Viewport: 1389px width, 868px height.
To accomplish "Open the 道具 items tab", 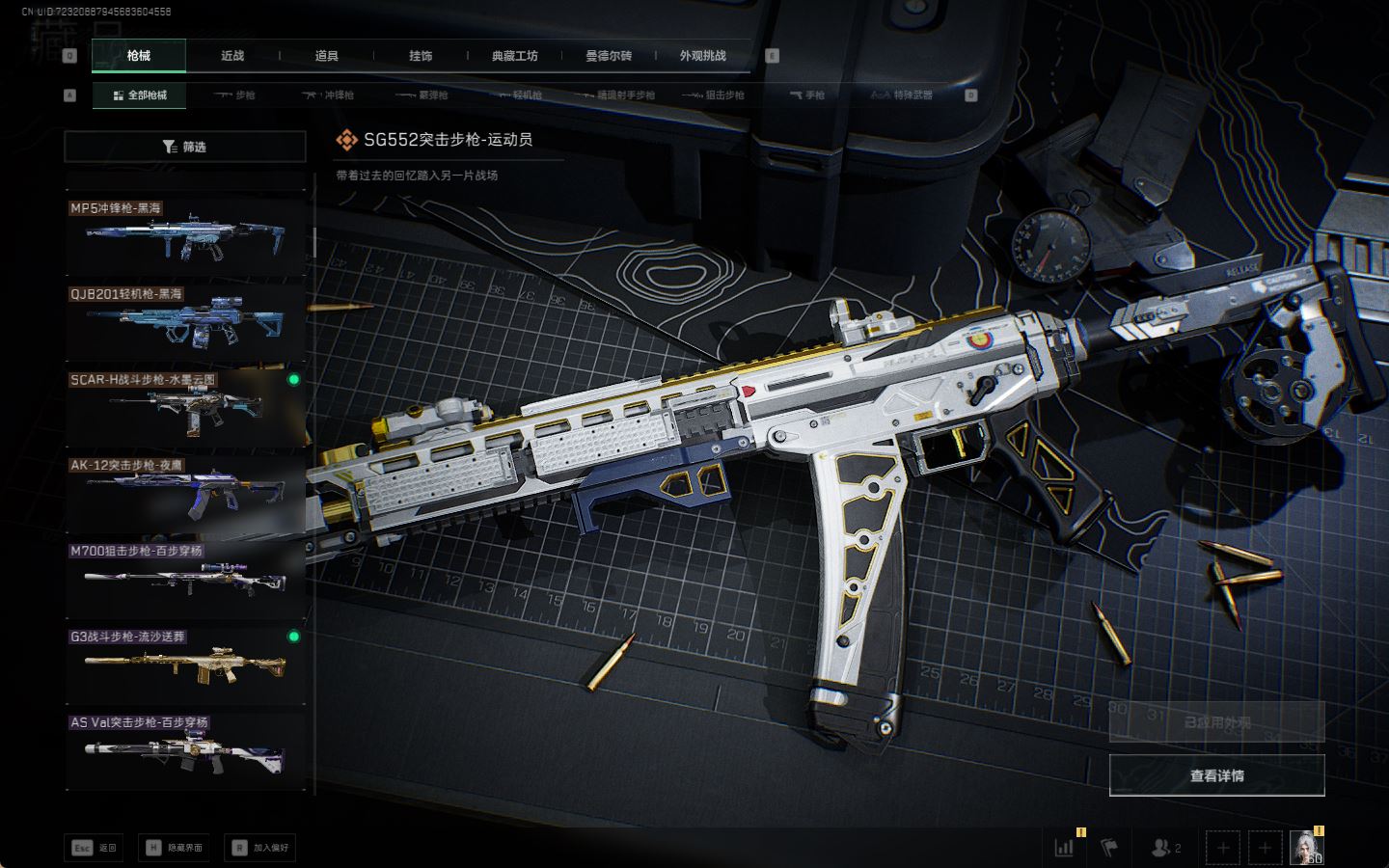I will click(326, 56).
